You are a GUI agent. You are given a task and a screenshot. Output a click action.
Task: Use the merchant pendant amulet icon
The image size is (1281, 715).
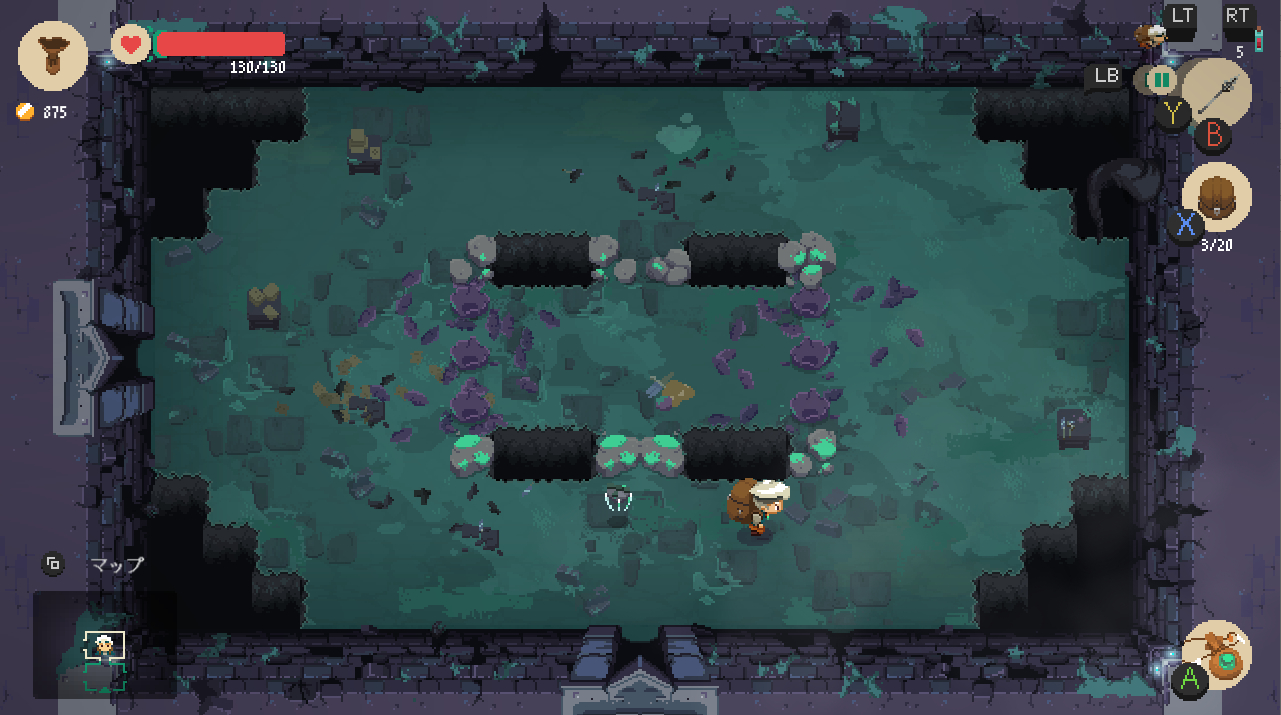(1217, 654)
